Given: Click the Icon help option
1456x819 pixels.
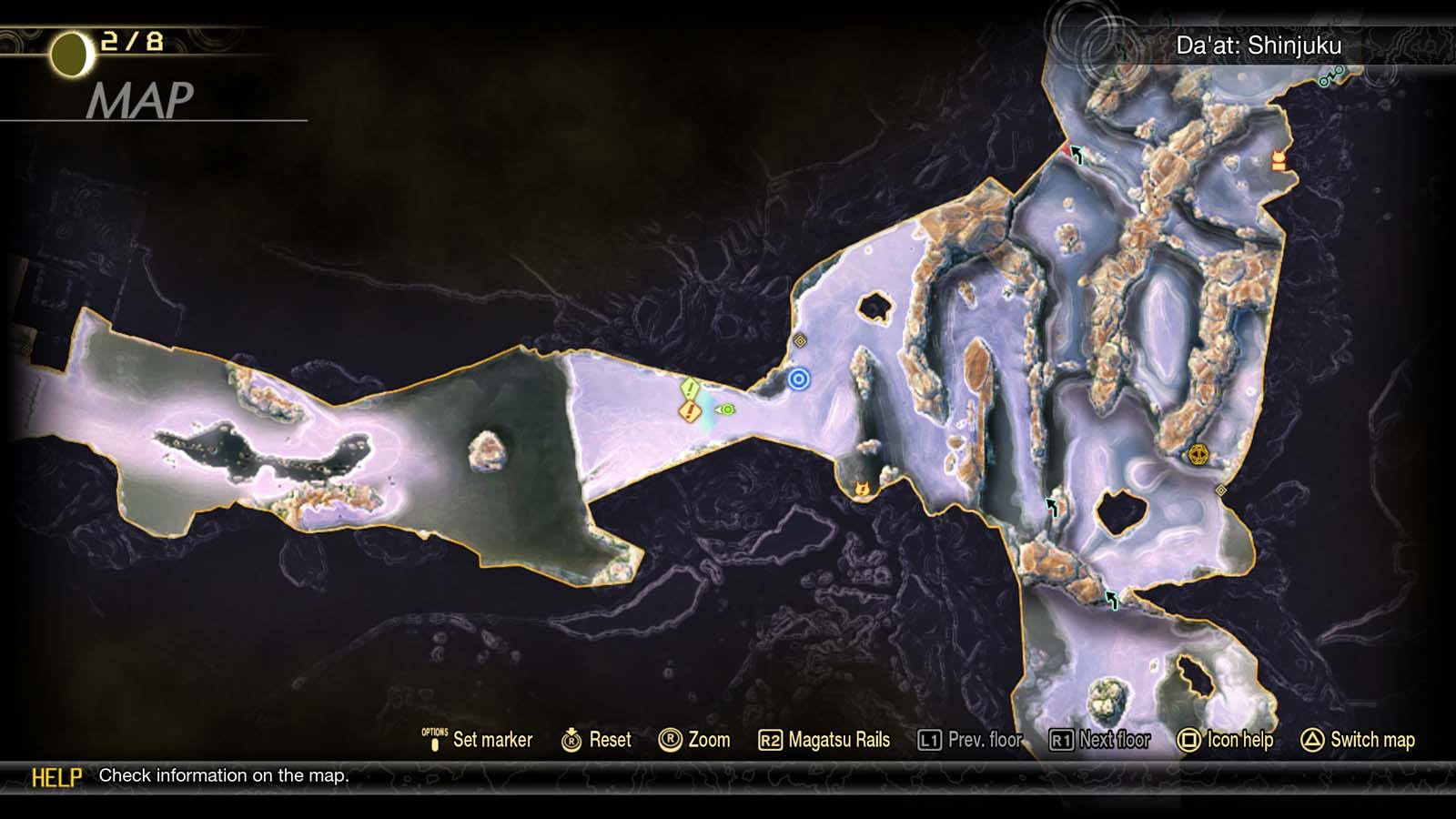Looking at the screenshot, I should (1225, 740).
